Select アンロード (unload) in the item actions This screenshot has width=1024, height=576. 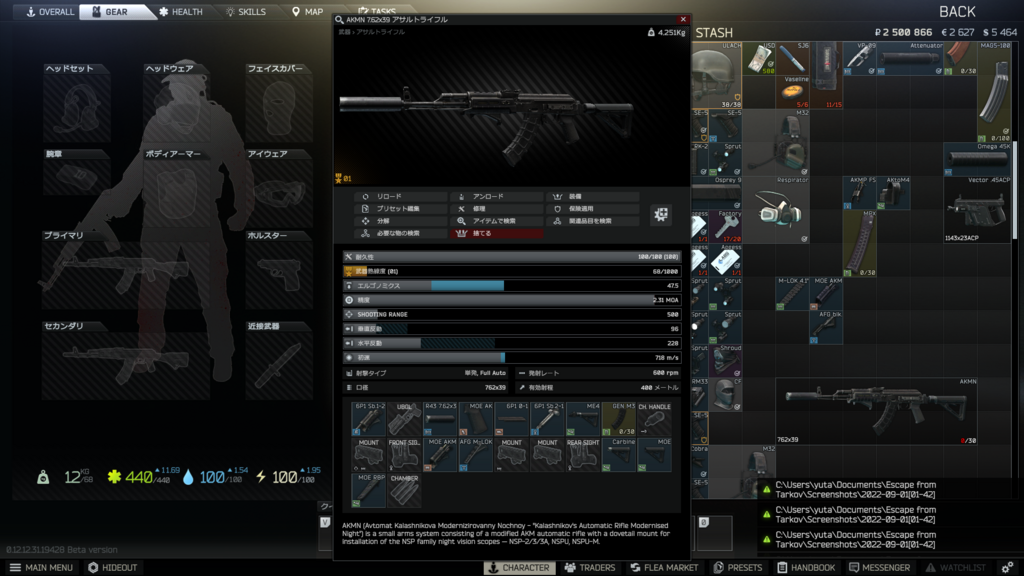click(496, 197)
